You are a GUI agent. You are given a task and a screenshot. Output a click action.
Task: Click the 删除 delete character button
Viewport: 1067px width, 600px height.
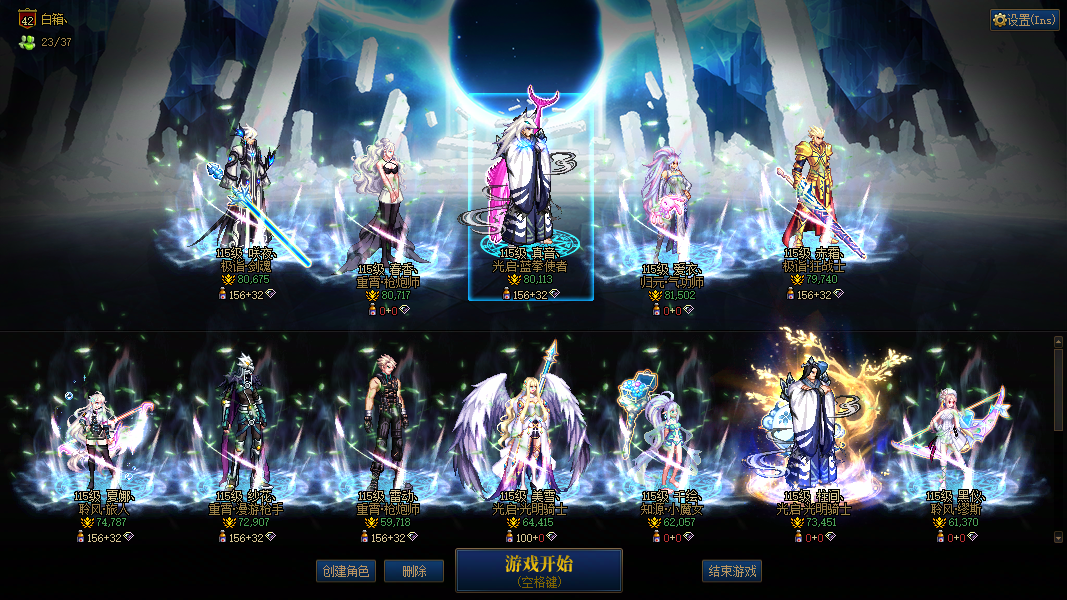(414, 571)
